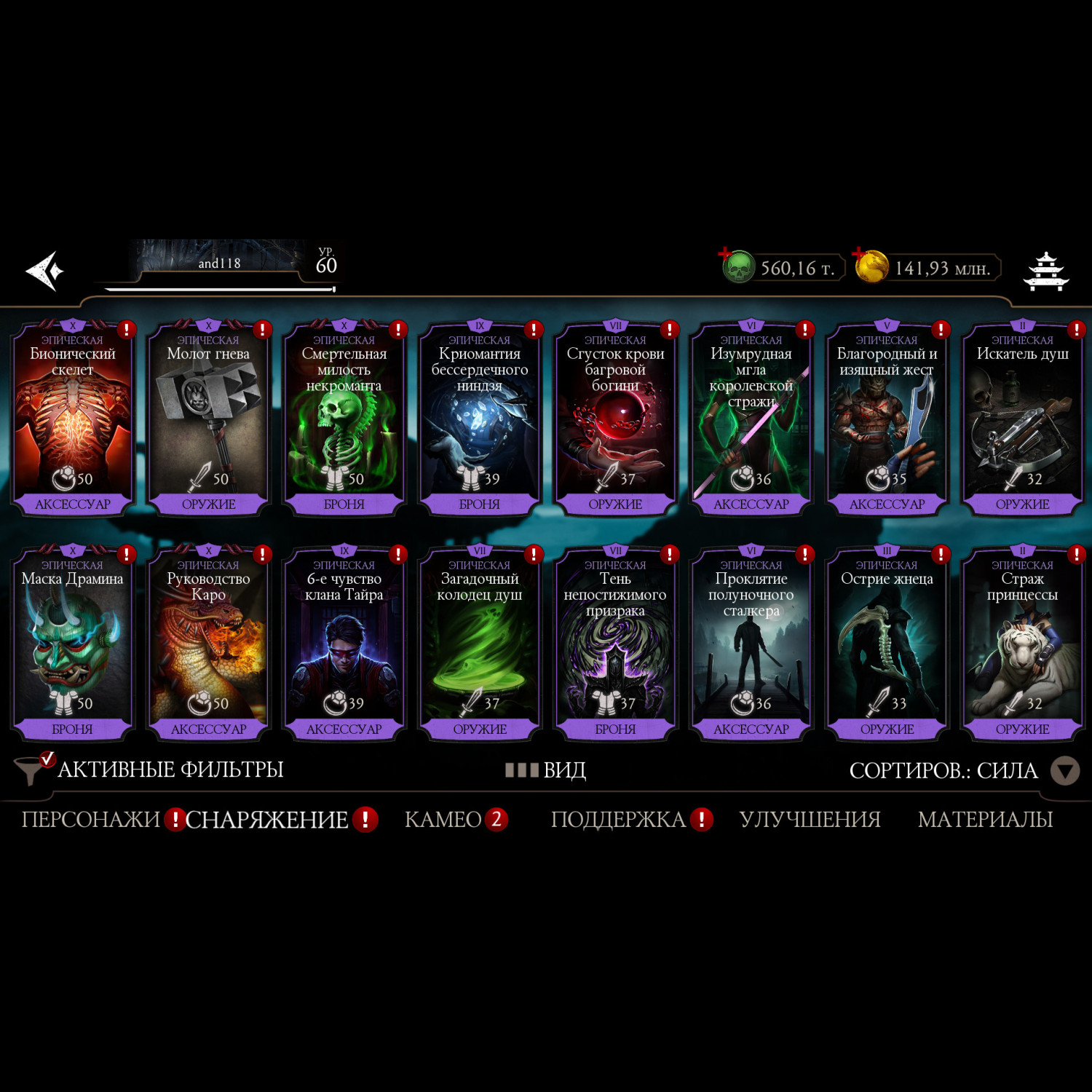Open the Материалы tab

point(985,820)
